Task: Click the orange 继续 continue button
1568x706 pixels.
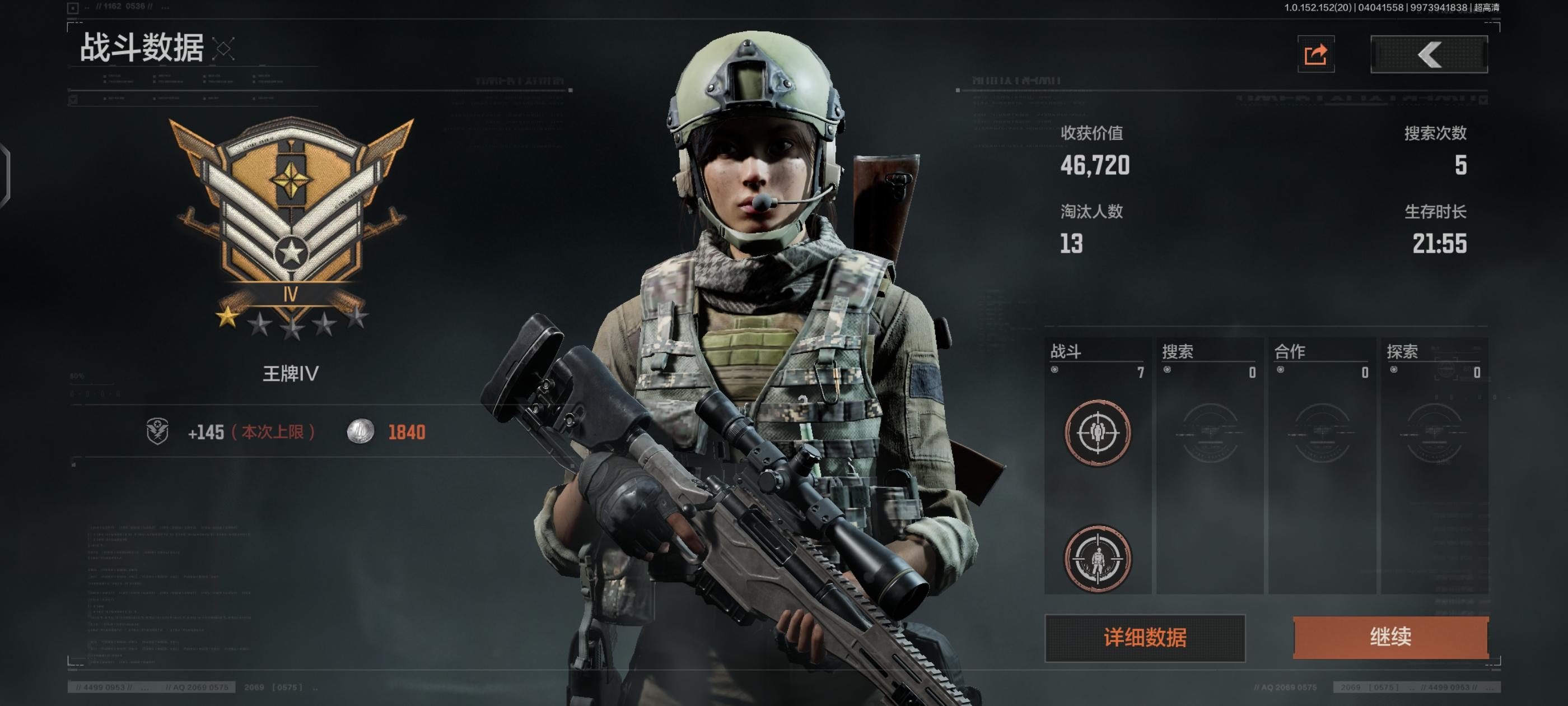Action: point(1390,637)
